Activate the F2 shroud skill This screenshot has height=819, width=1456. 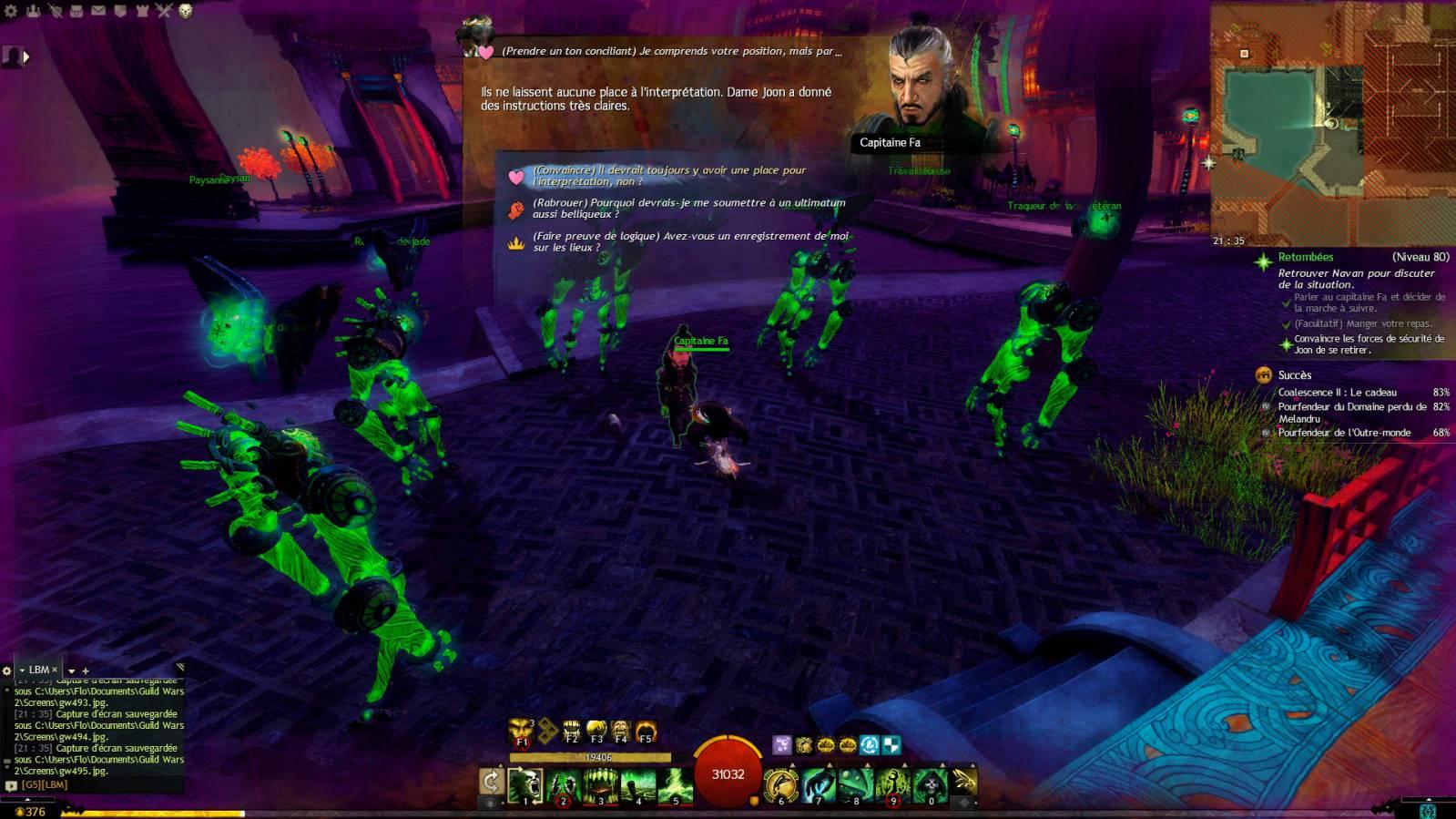tap(572, 731)
